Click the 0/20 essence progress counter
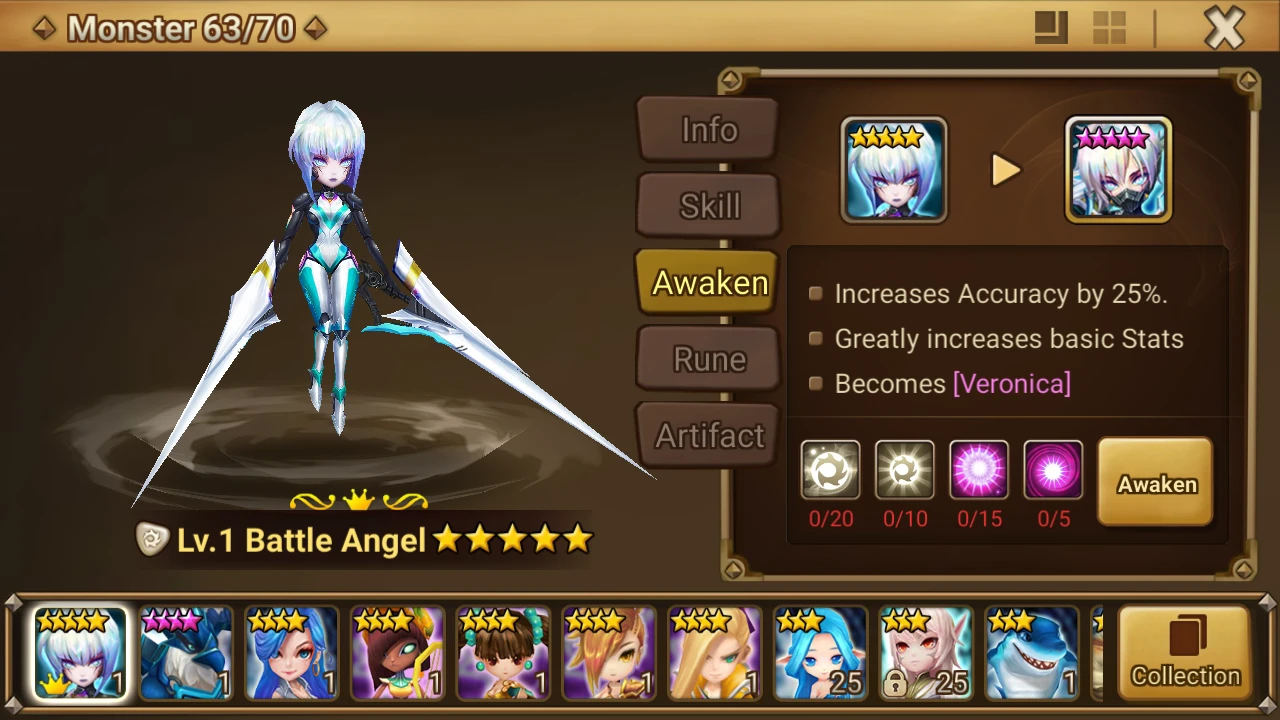Screen dimensions: 1280x720 [830, 519]
